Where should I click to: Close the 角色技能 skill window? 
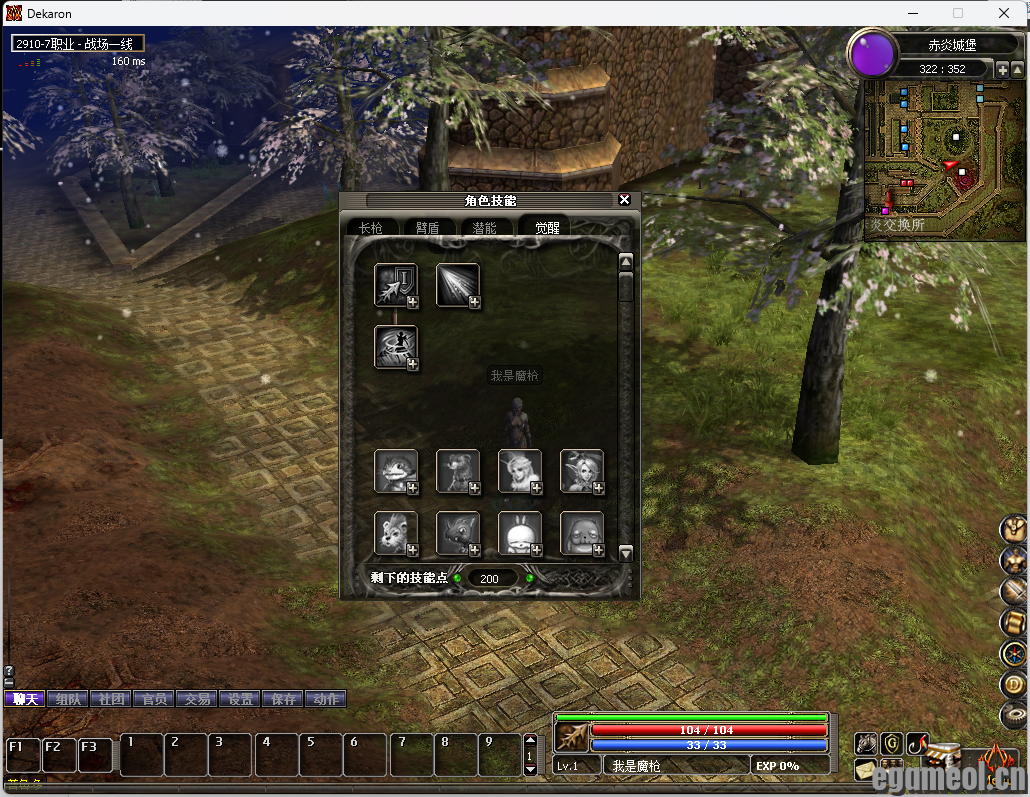point(625,200)
